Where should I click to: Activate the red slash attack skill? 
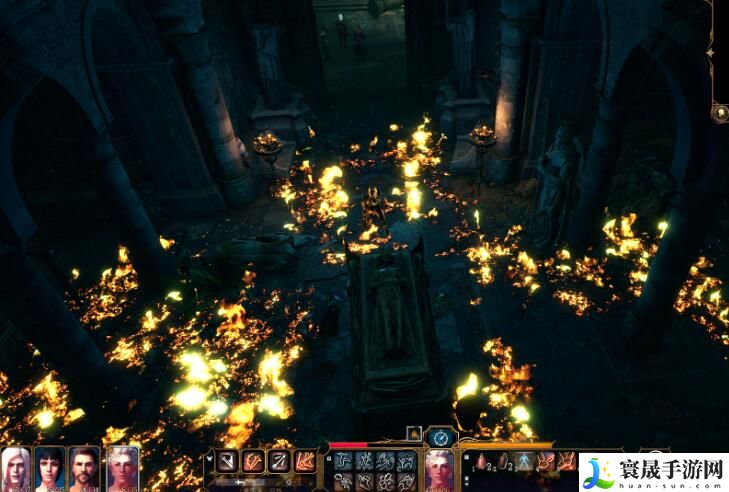click(254, 461)
